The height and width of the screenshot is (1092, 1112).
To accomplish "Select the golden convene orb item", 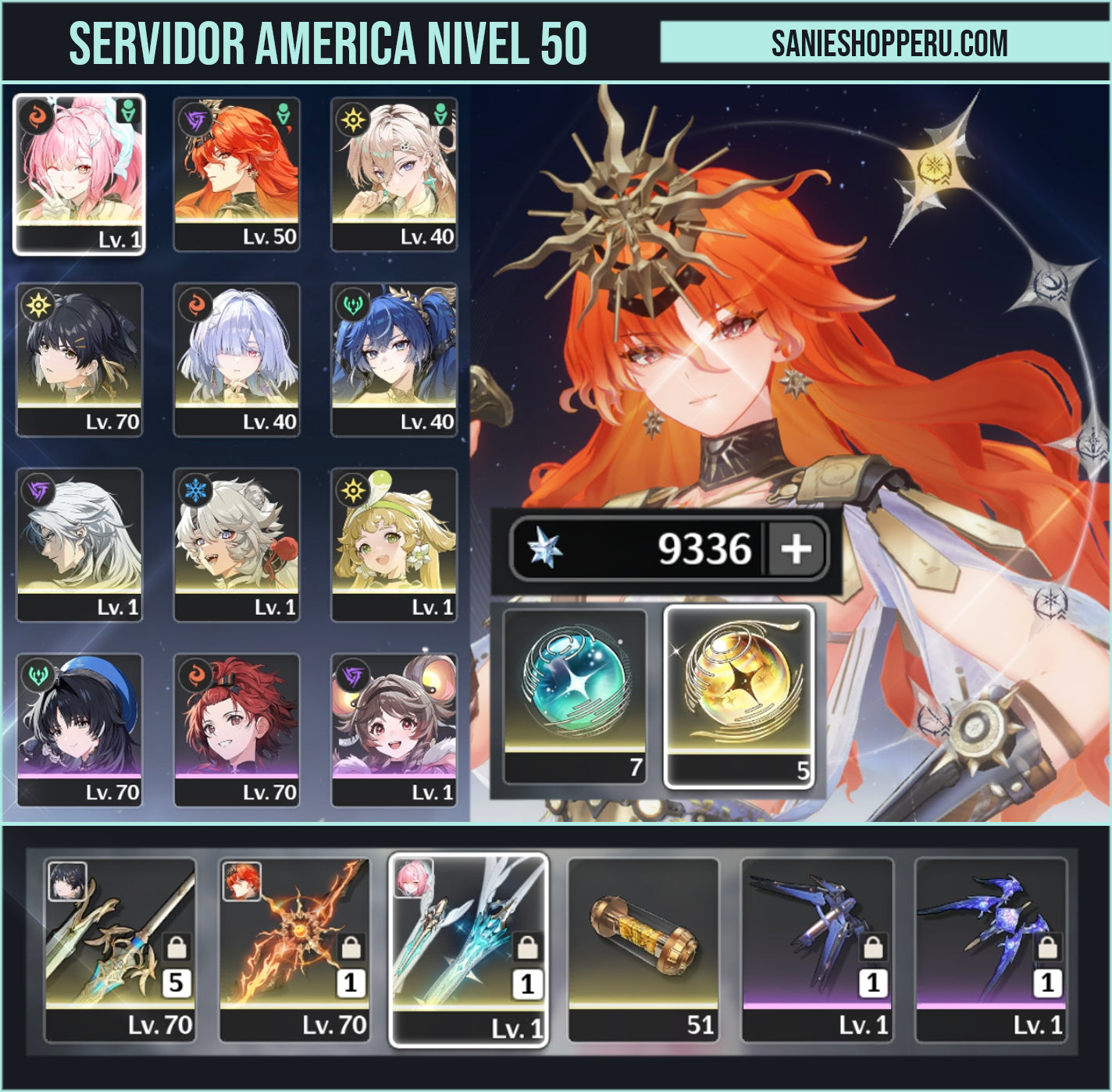I will [x=739, y=695].
